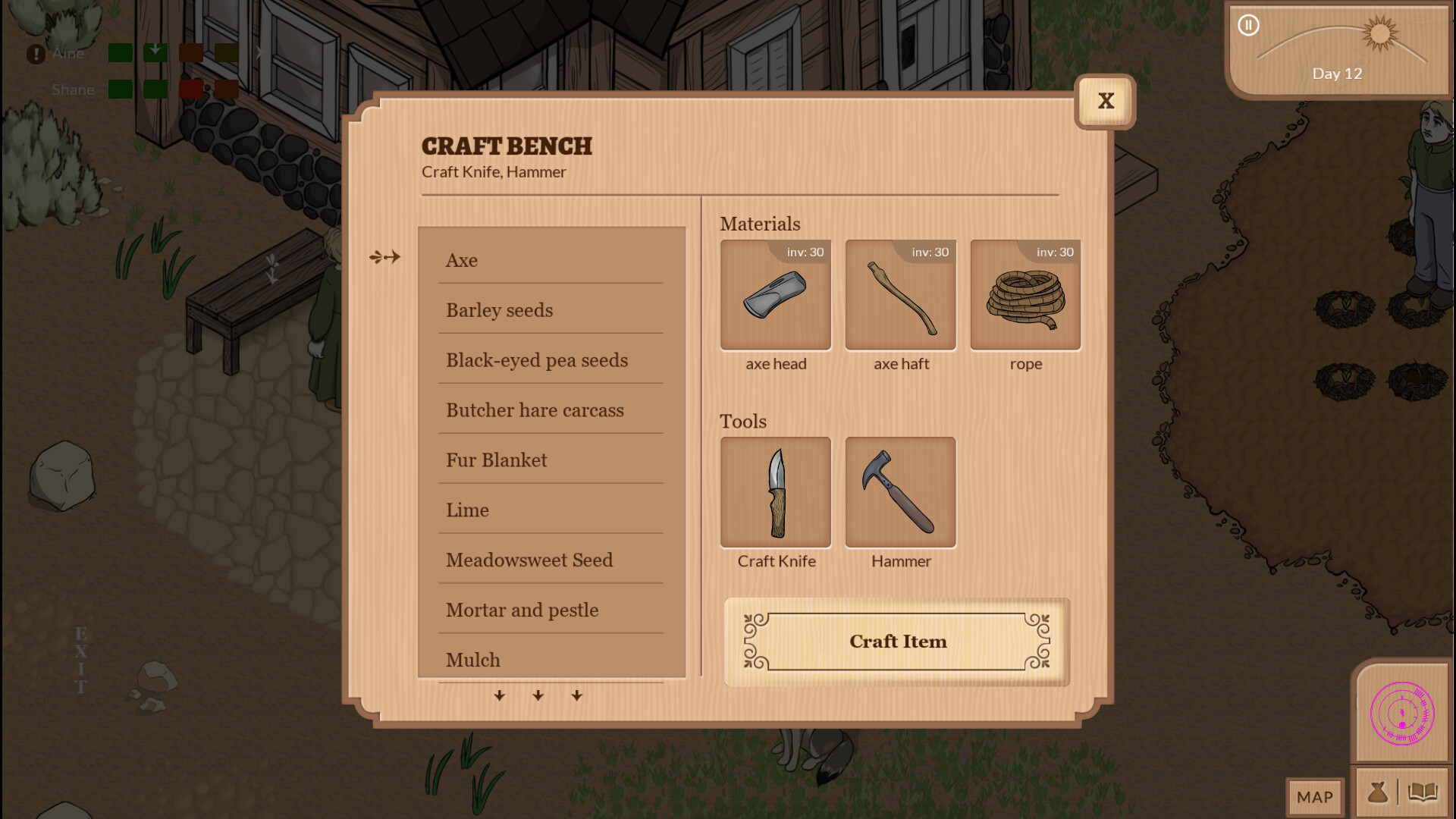Select the axe haft material icon
Screen dimensions: 1456x819
899,295
